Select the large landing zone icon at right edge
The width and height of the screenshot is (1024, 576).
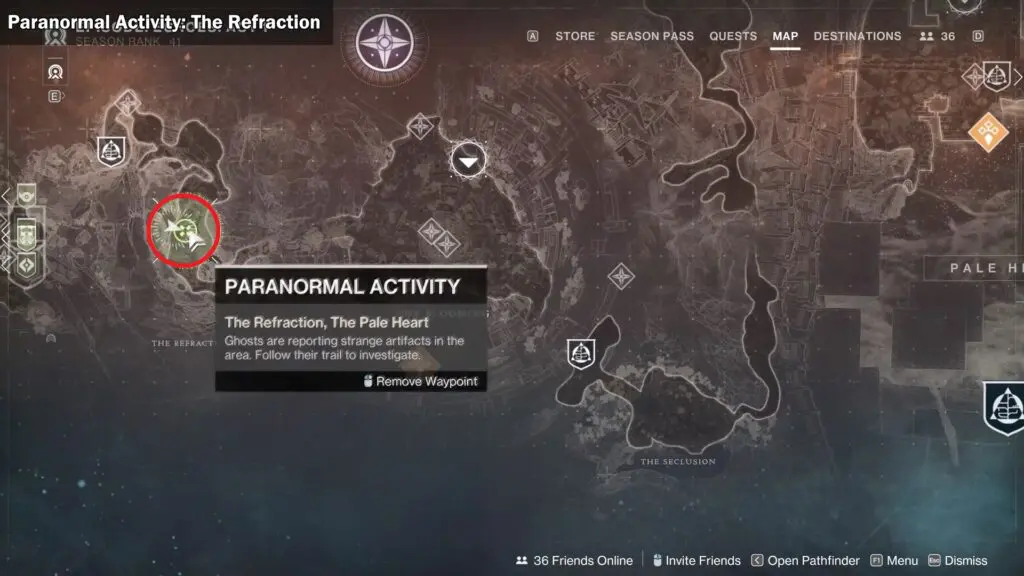[x=1004, y=407]
